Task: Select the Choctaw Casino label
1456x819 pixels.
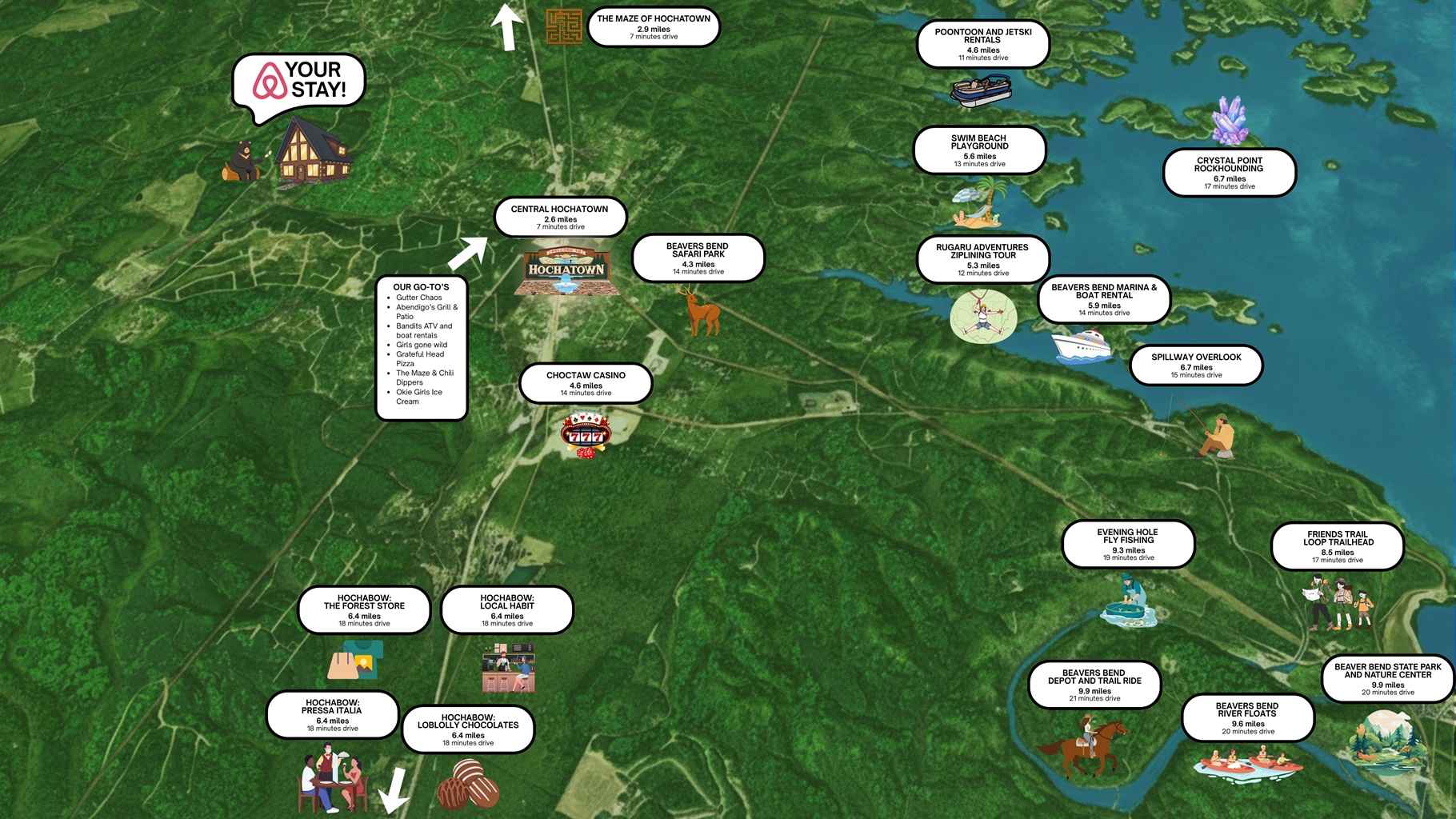Action: point(586,384)
